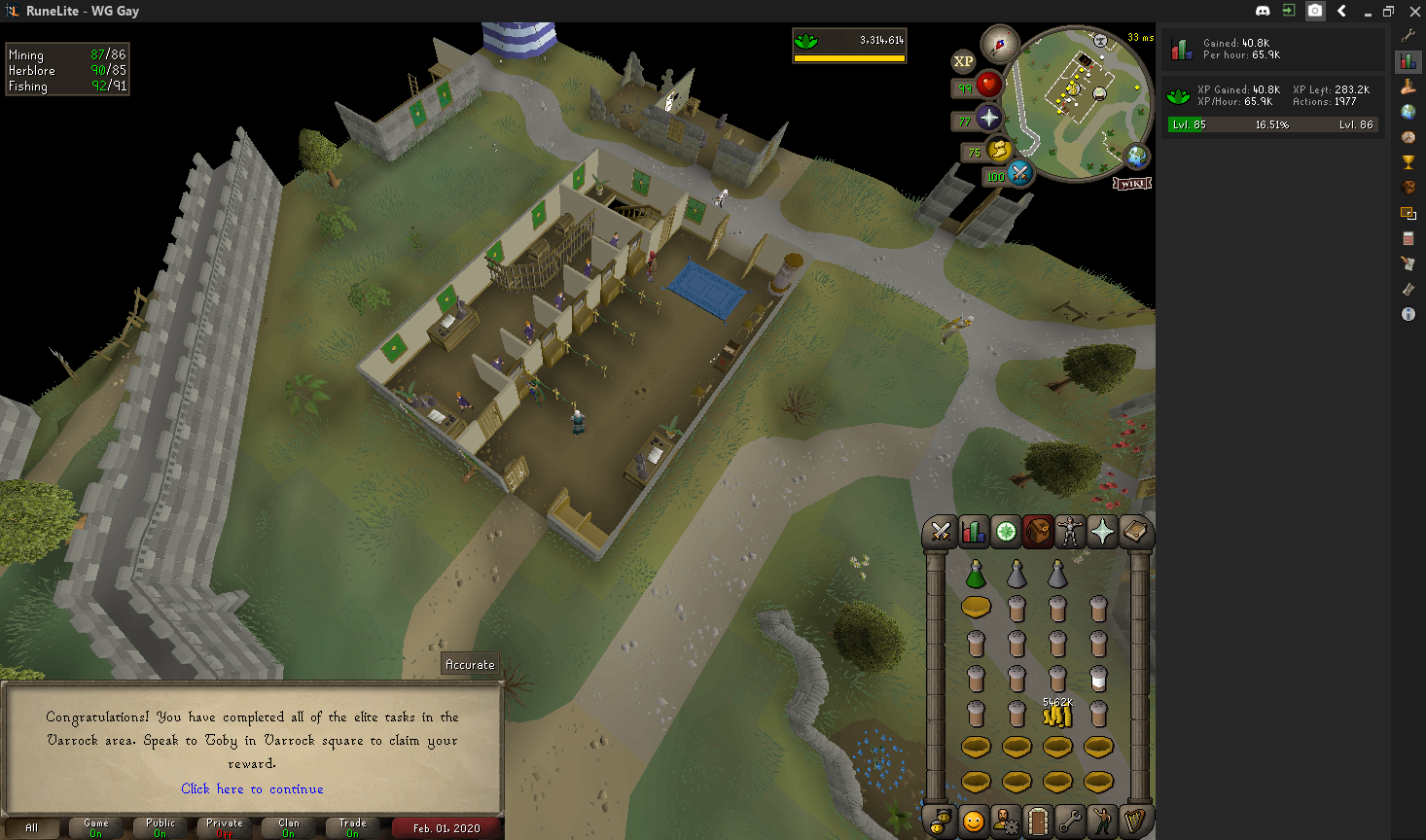
Task: Open the Quest List tab
Action: 1006,532
